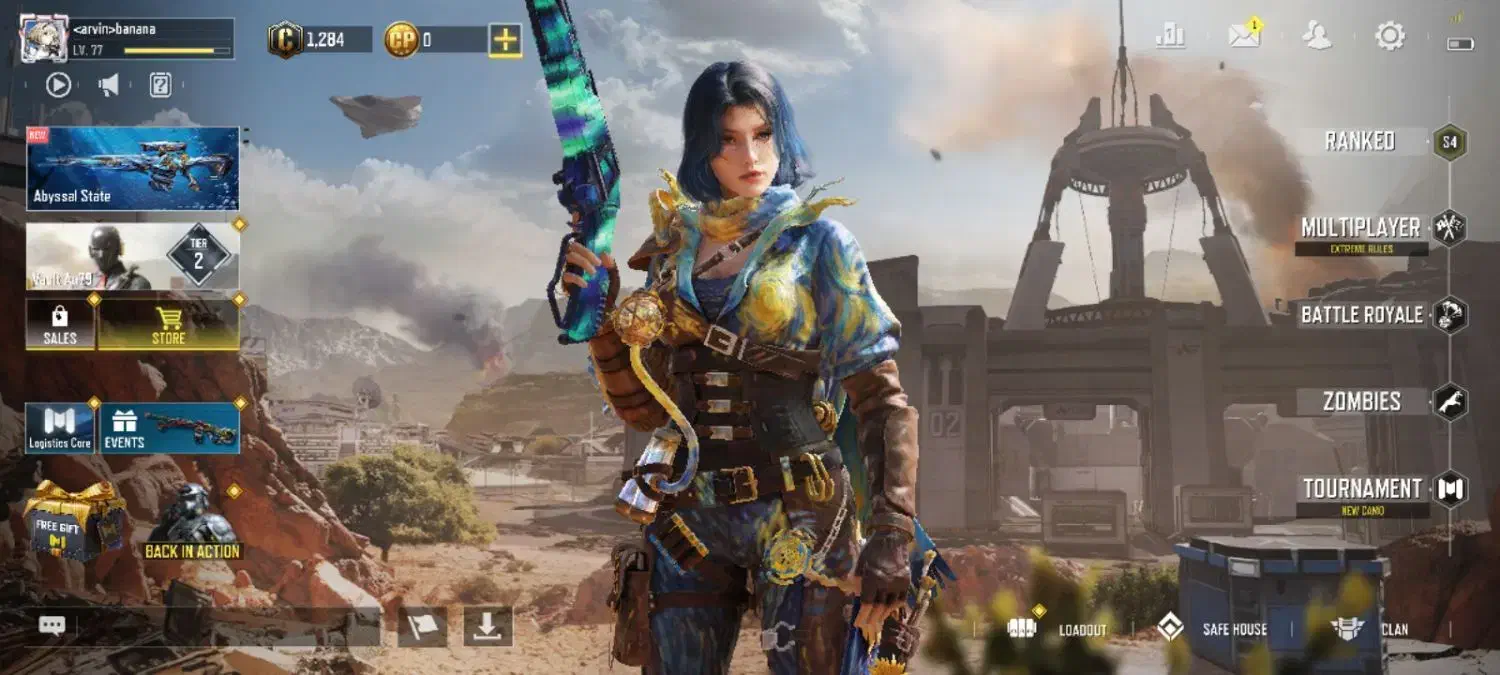
Task: Open the player profile avatar
Action: 44,39
